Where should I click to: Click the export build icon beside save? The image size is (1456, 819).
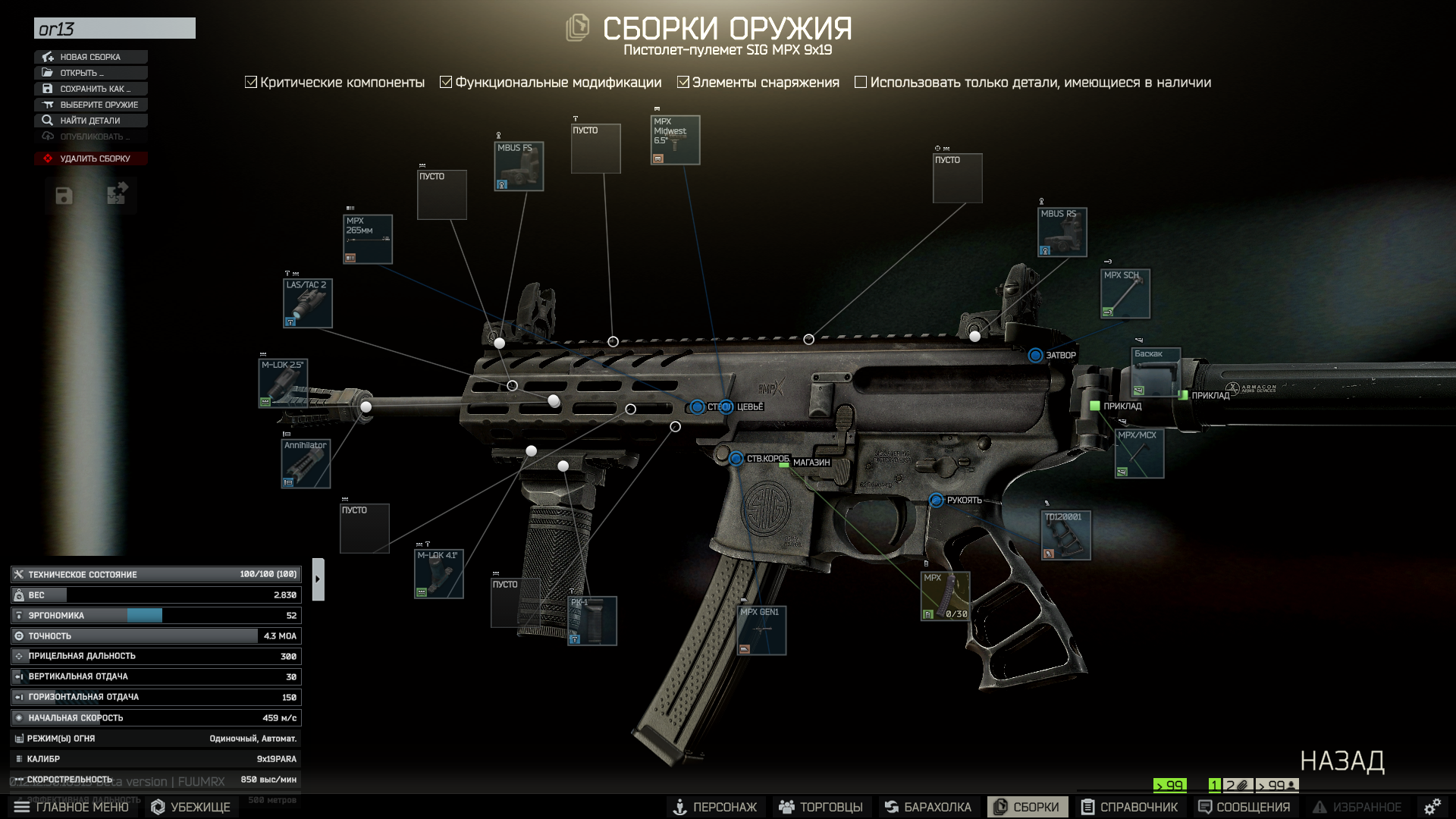(x=115, y=196)
